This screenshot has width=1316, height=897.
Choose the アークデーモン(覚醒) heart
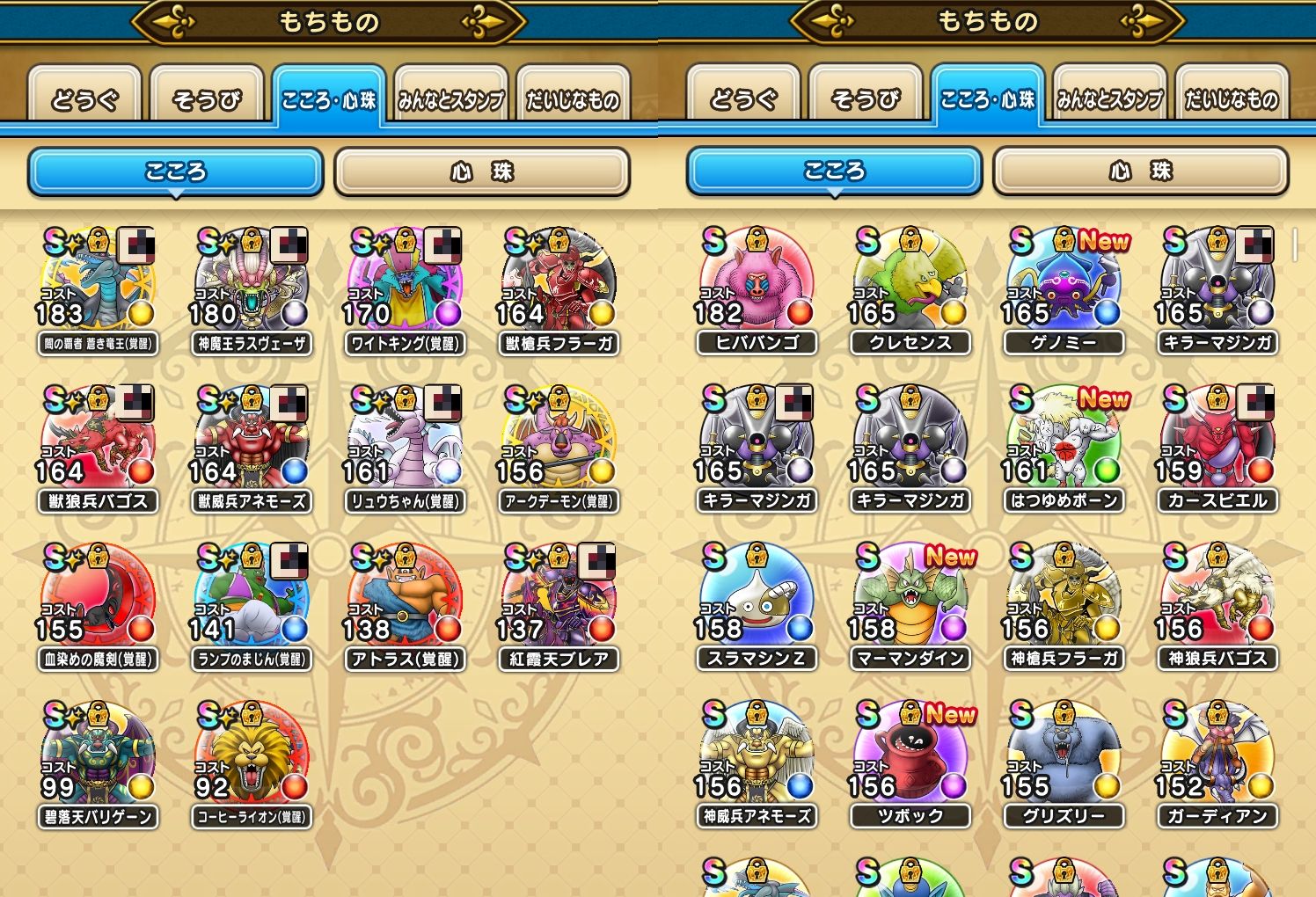coord(559,440)
